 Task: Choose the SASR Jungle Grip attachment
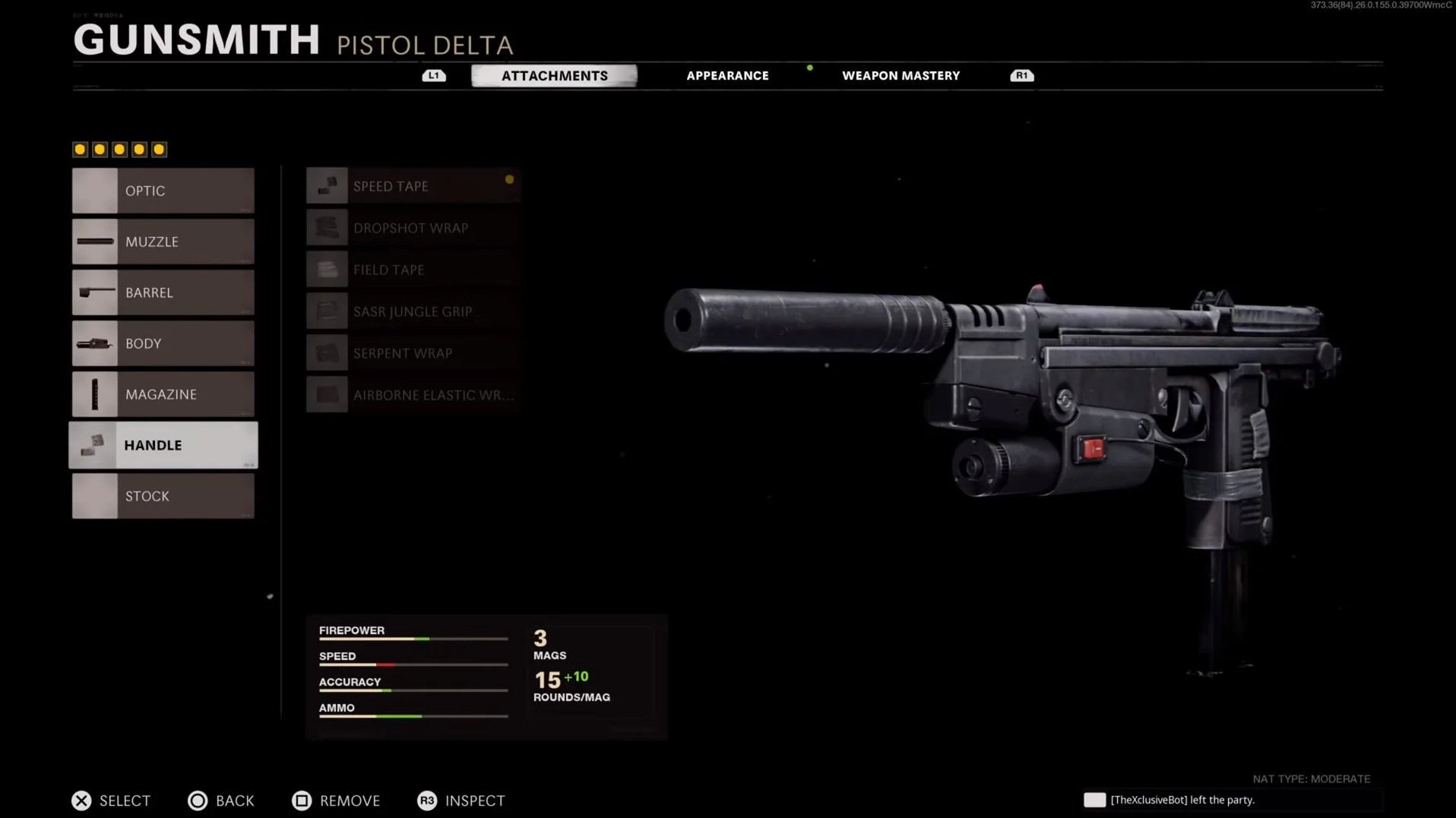tap(413, 311)
